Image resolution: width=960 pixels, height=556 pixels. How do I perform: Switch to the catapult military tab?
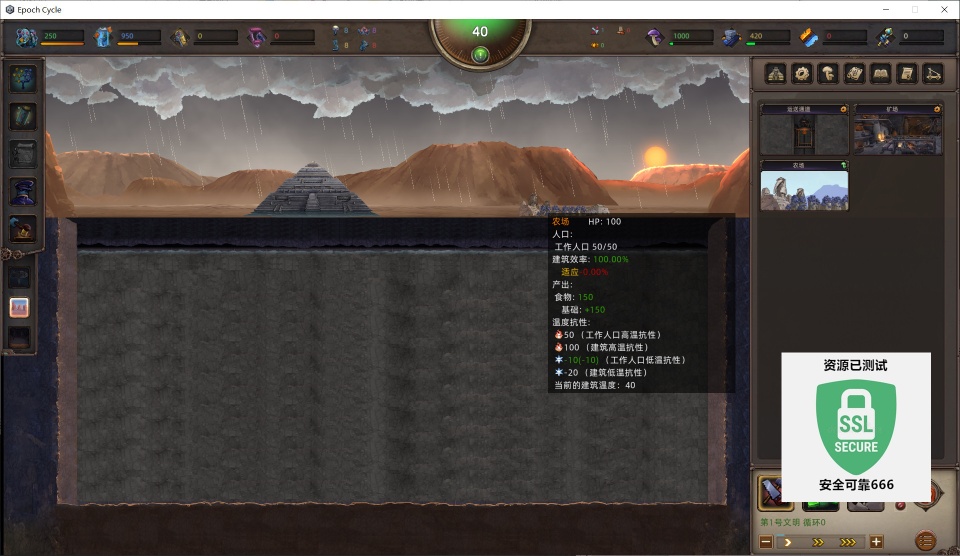pyautogui.click(x=932, y=73)
